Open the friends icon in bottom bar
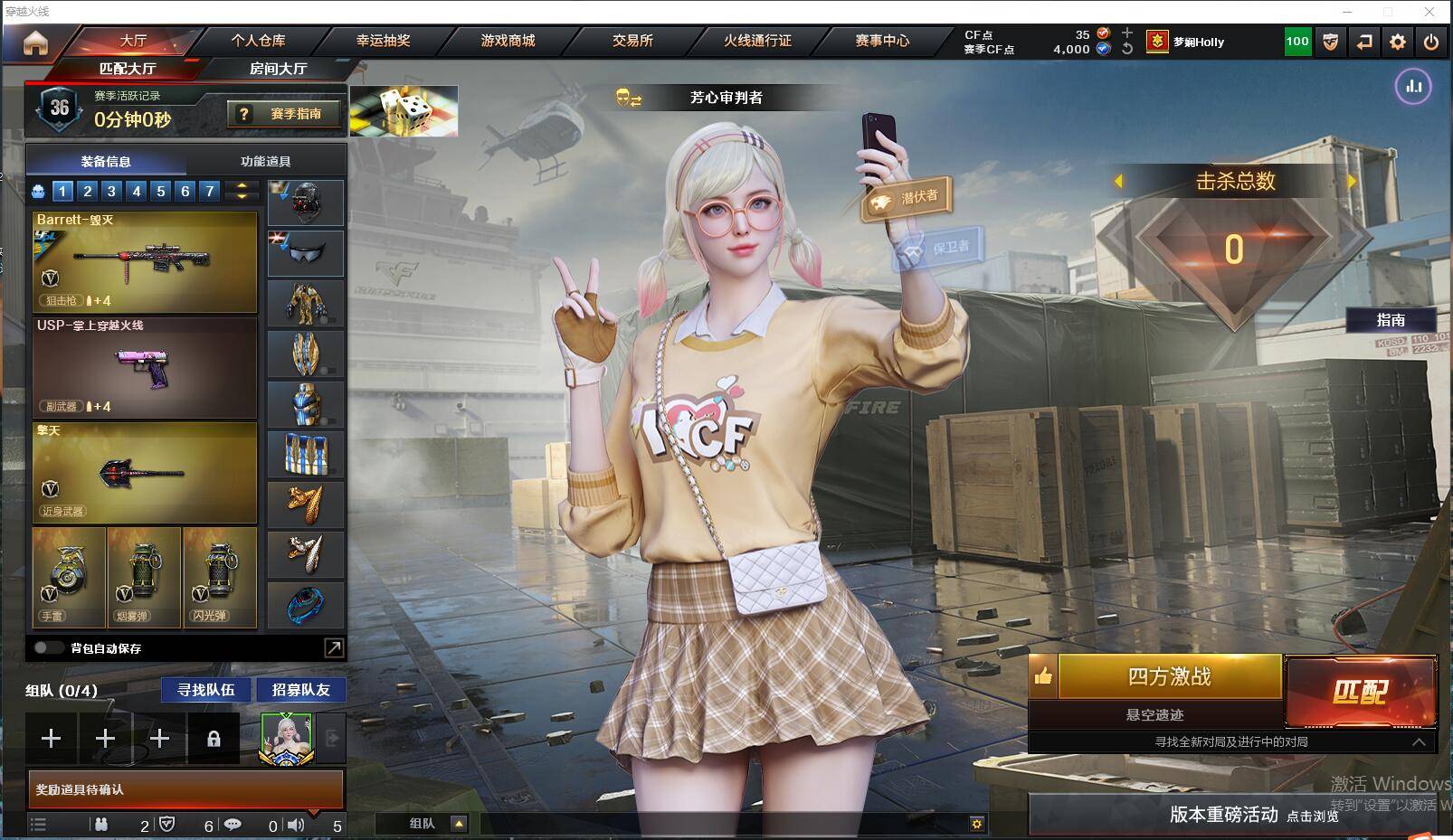The width and height of the screenshot is (1453, 840). [100, 825]
